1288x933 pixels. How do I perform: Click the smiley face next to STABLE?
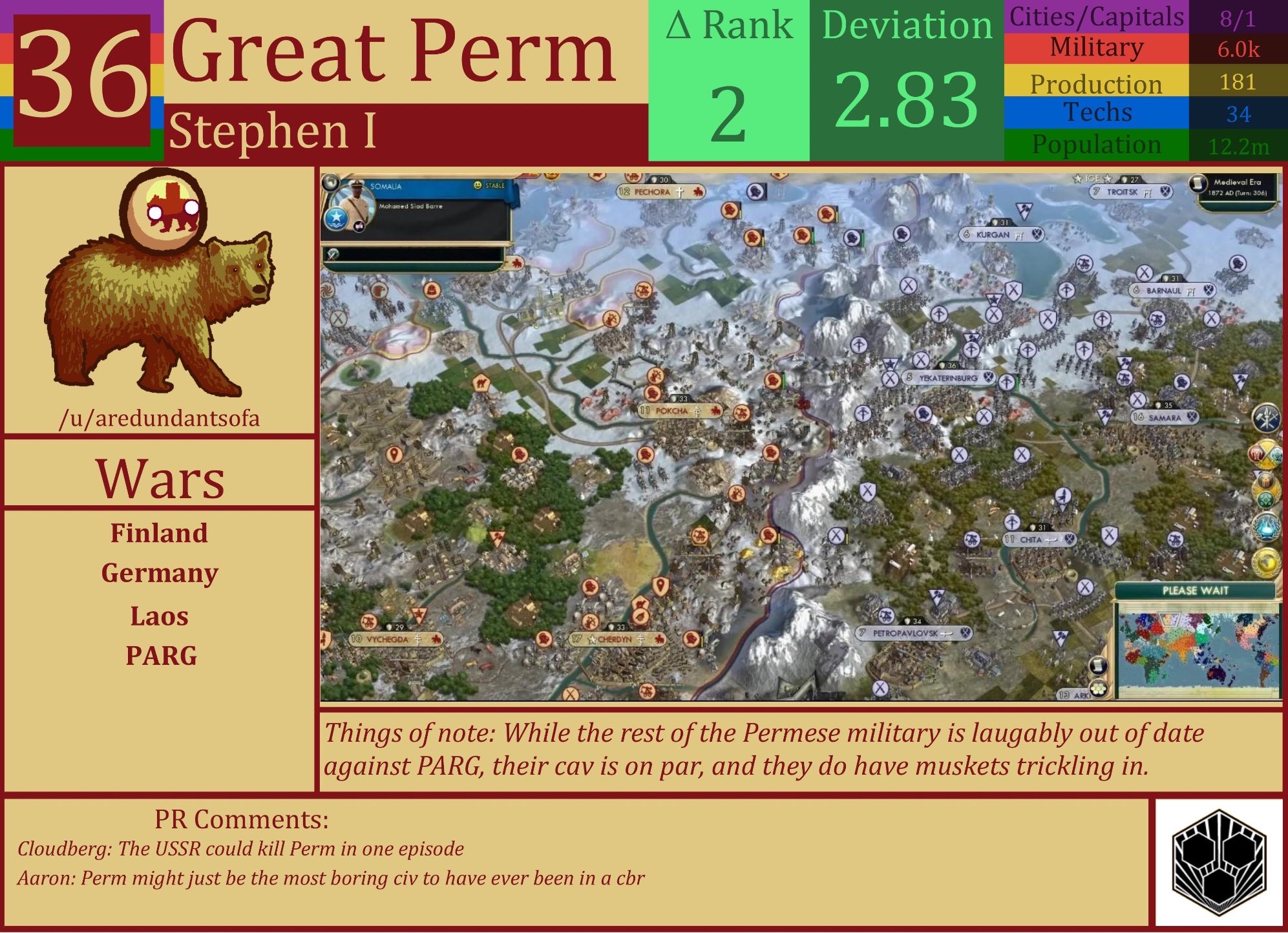coord(476,186)
